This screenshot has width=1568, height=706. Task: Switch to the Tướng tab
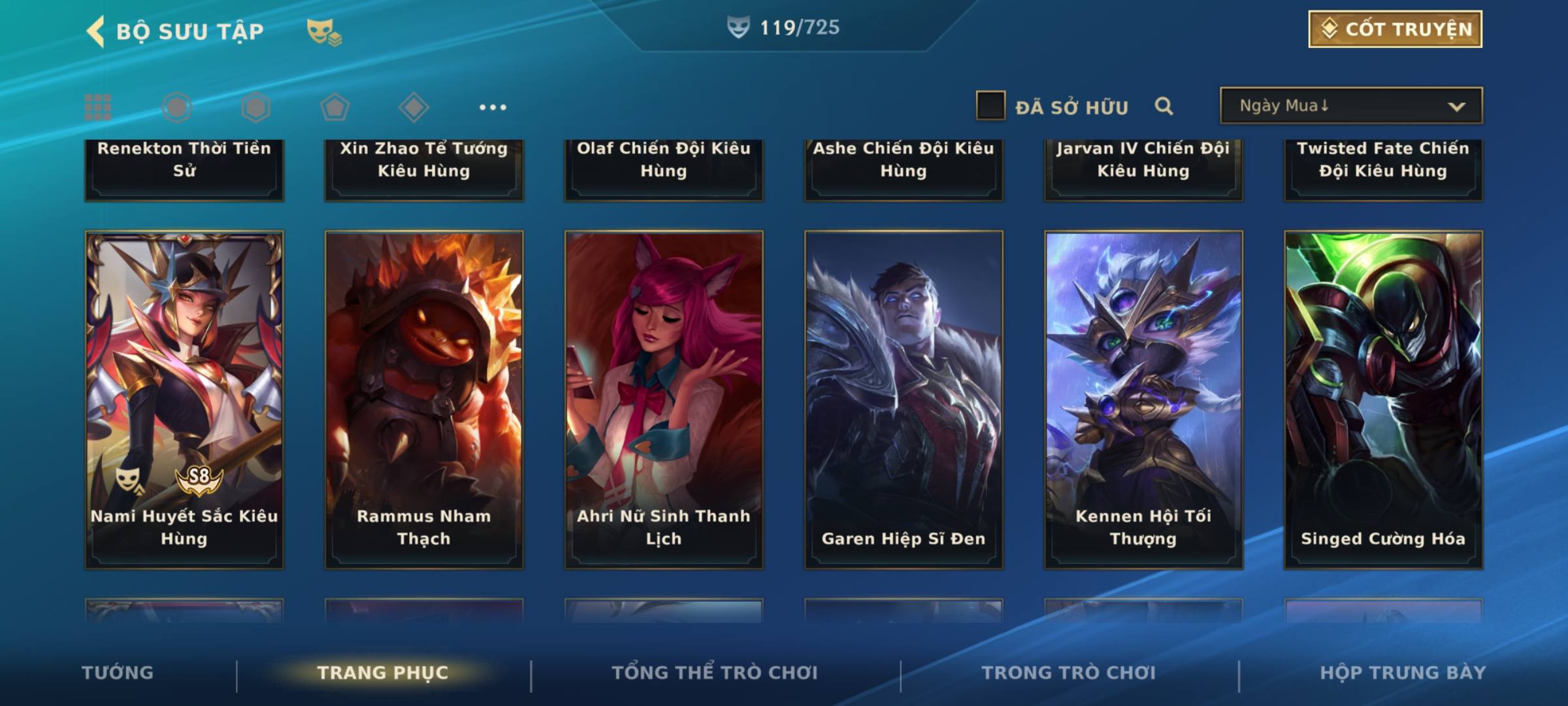pos(118,673)
